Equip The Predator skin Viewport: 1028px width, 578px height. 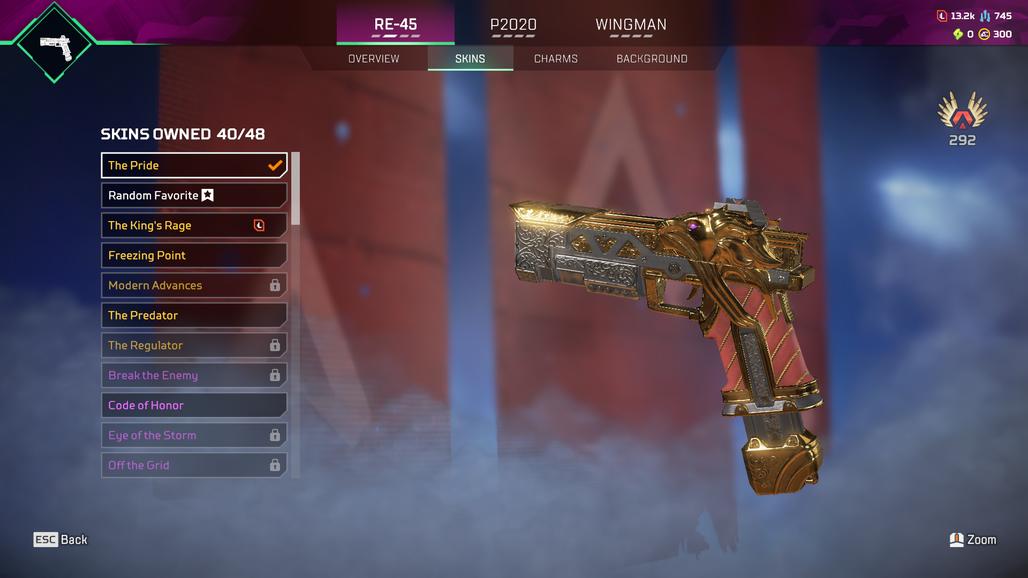(194, 315)
